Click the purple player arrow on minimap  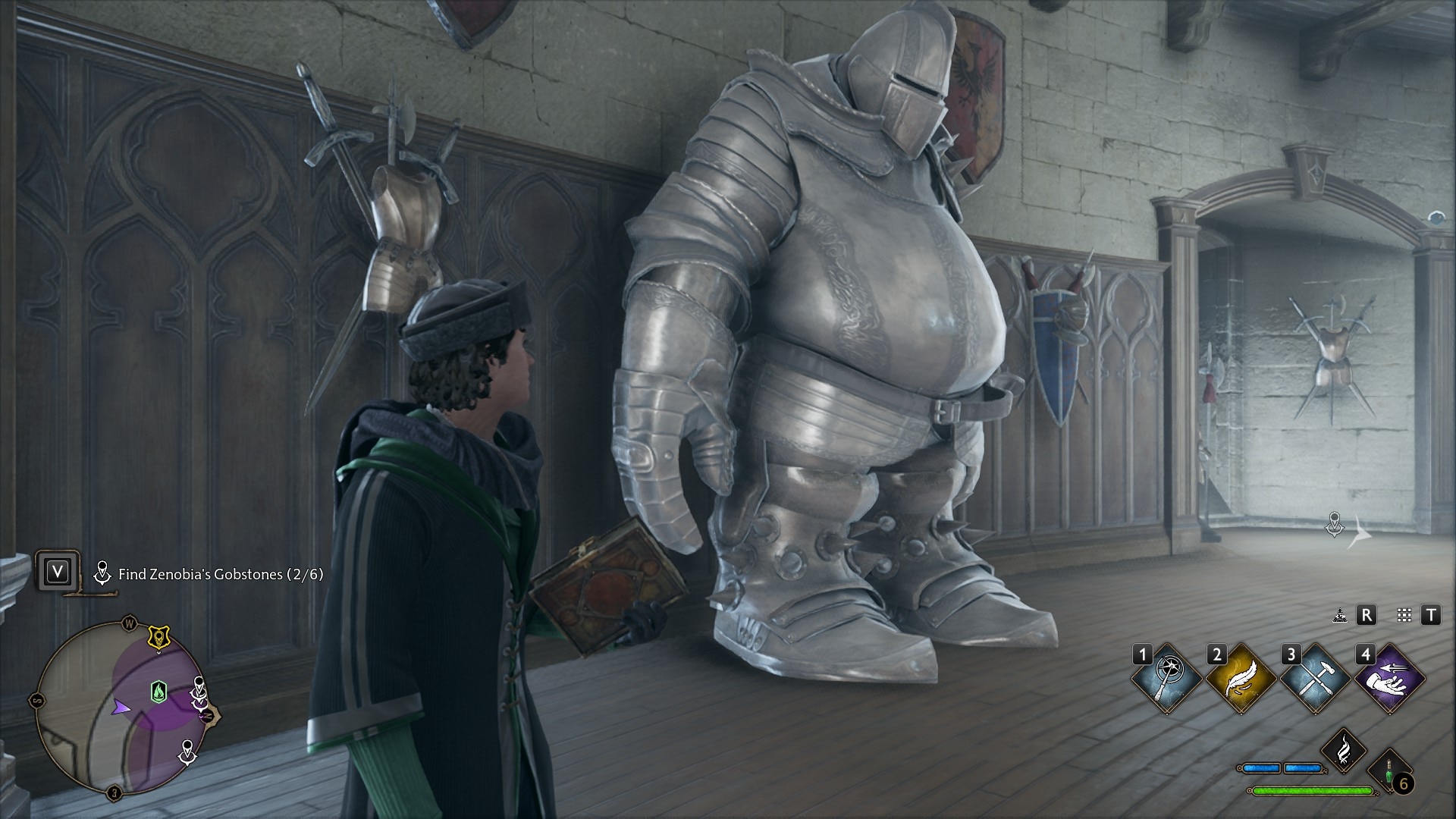click(x=121, y=707)
